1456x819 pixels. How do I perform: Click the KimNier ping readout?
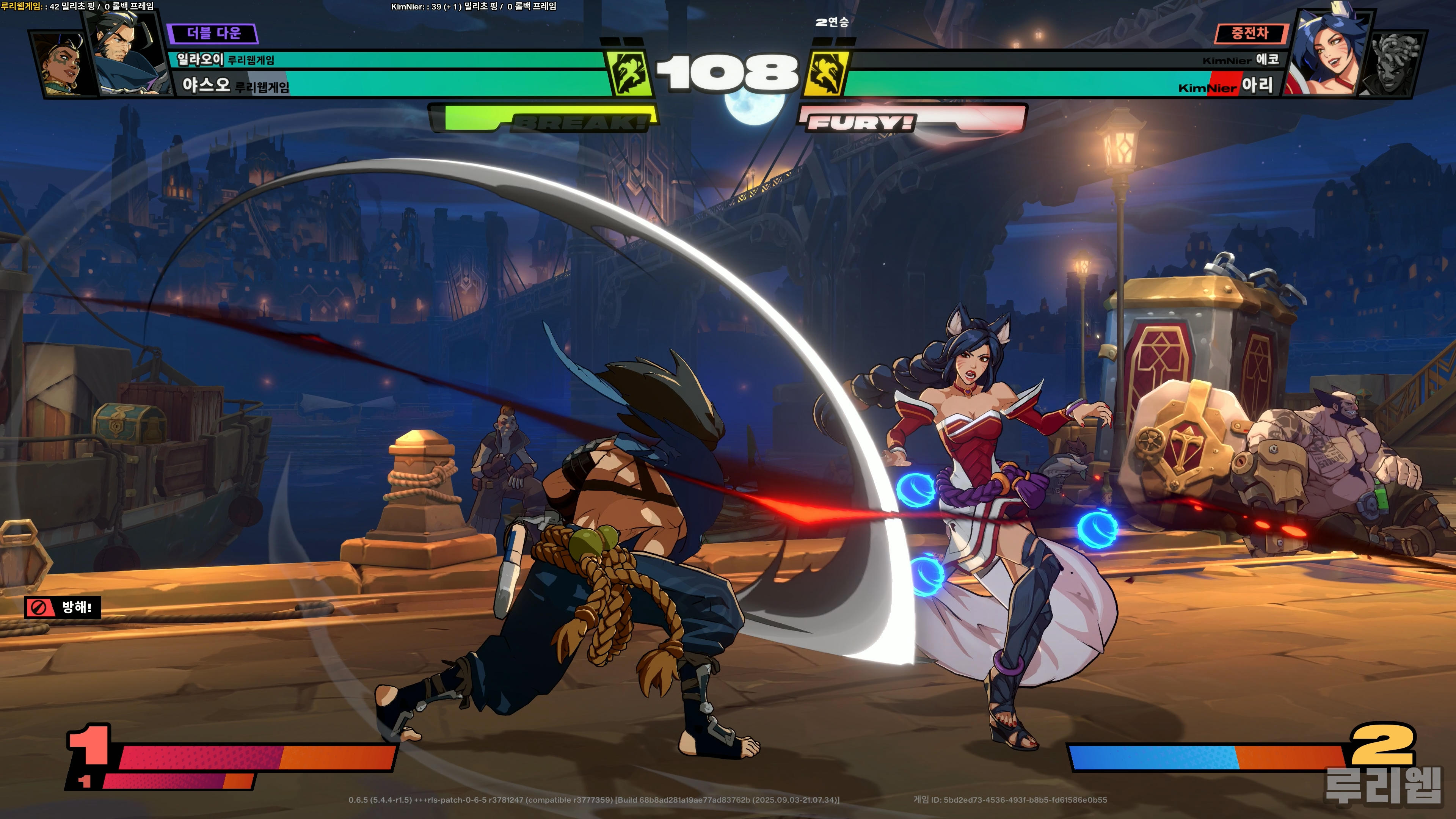tap(474, 6)
